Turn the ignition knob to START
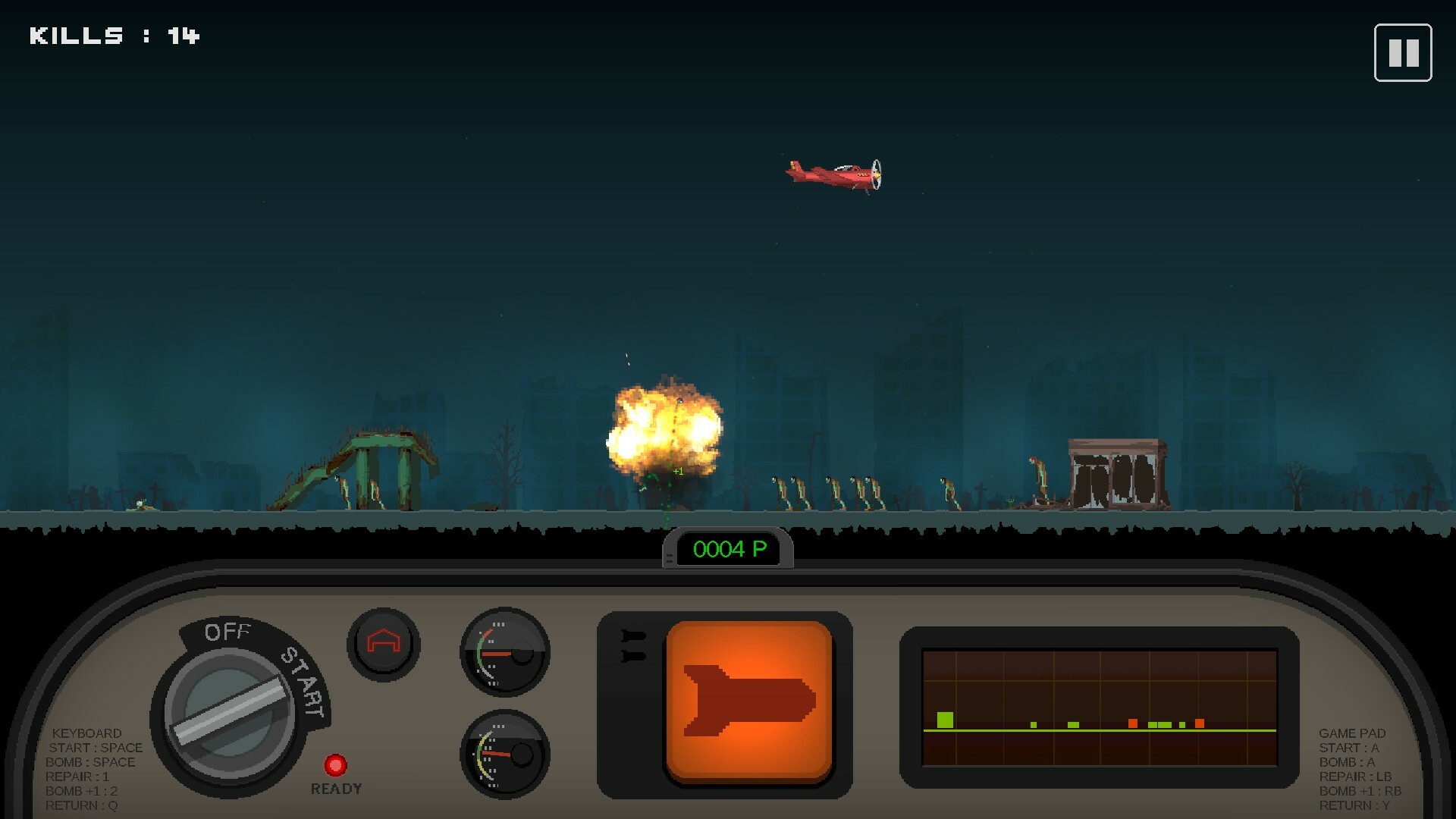The image size is (1456, 819). pyautogui.click(x=303, y=682)
